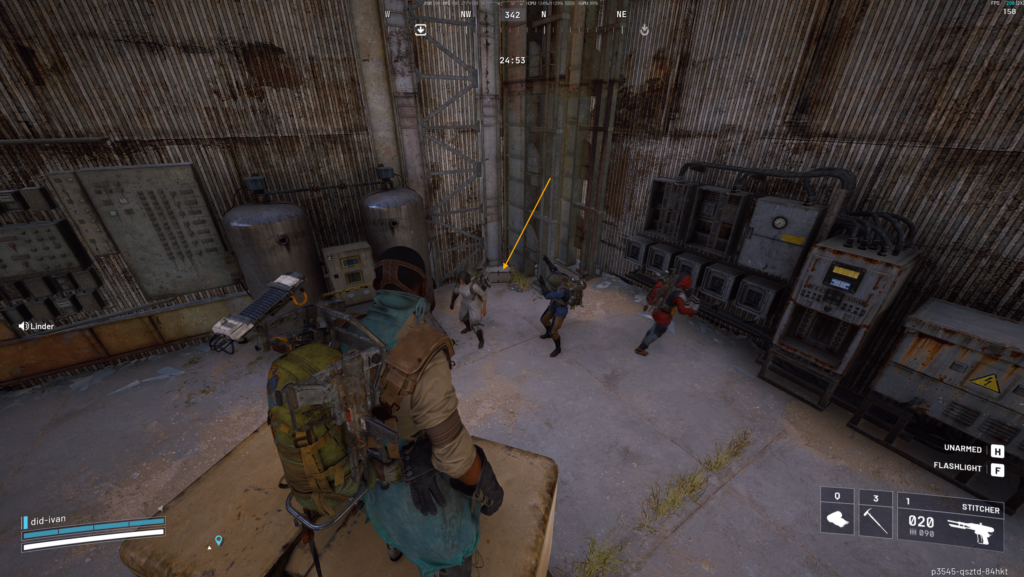1024x577 pixels.
Task: Select the circled down-arrow compass marker
Action: (645, 30)
